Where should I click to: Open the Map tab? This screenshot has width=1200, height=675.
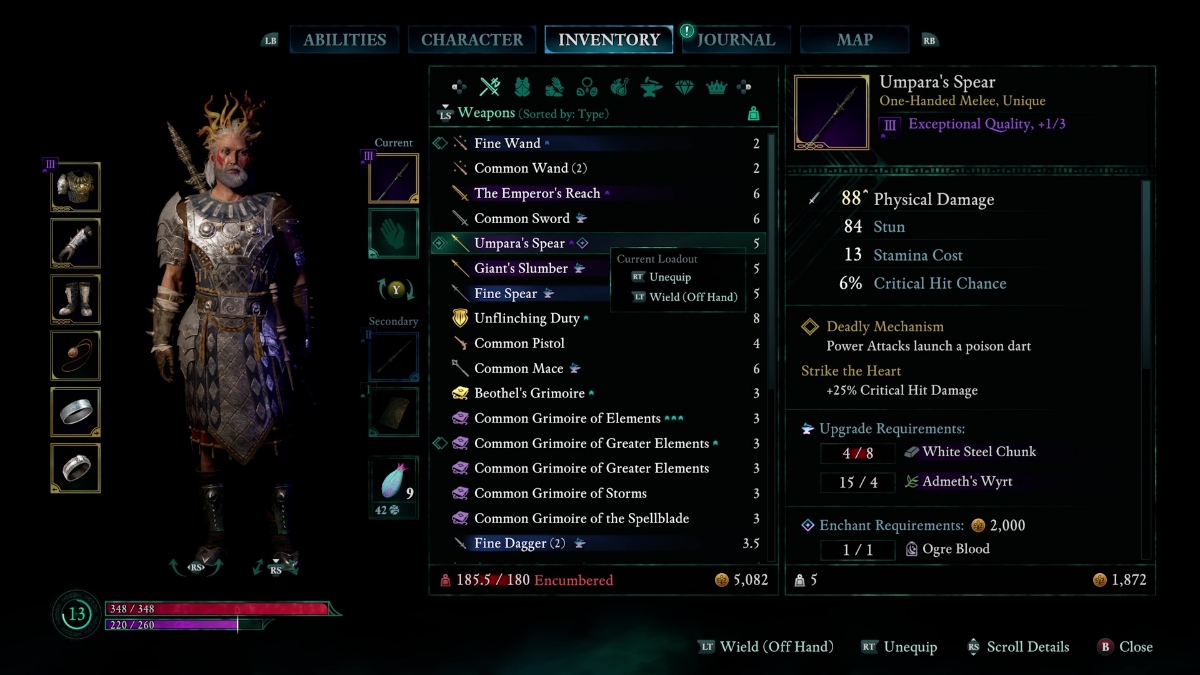tap(854, 40)
